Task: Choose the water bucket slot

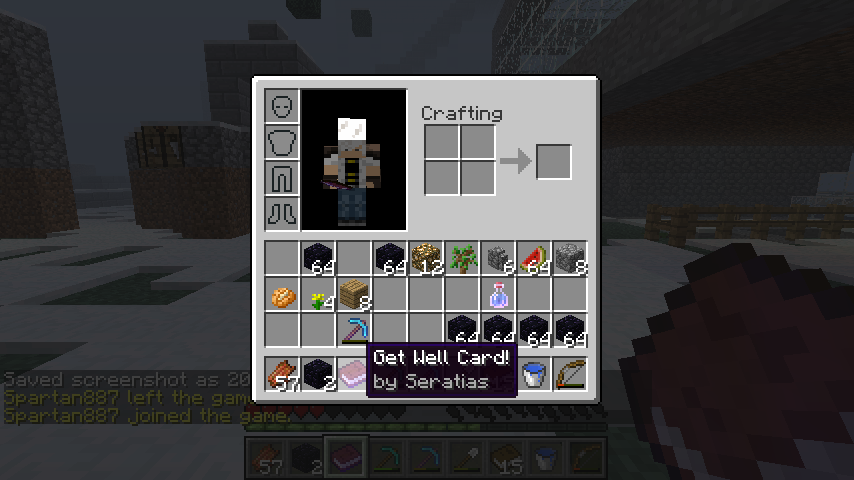Action: [534, 374]
